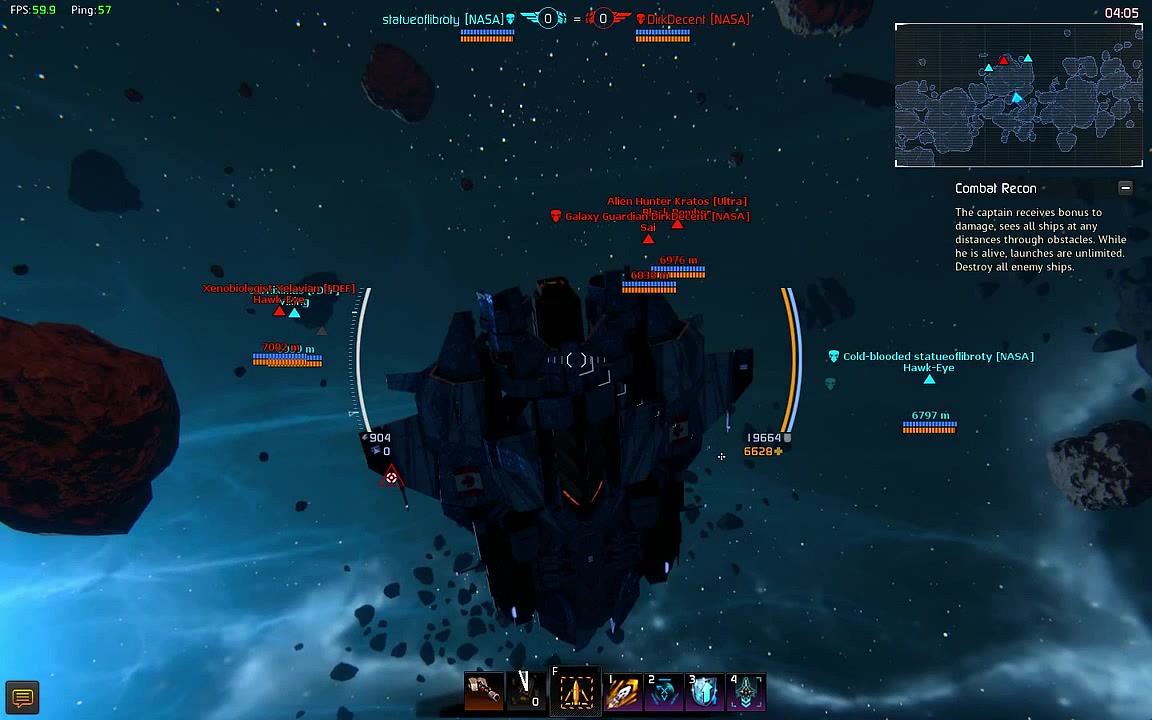
Task: Collapse the Combat Recon objective panel
Action: (x=1125, y=188)
